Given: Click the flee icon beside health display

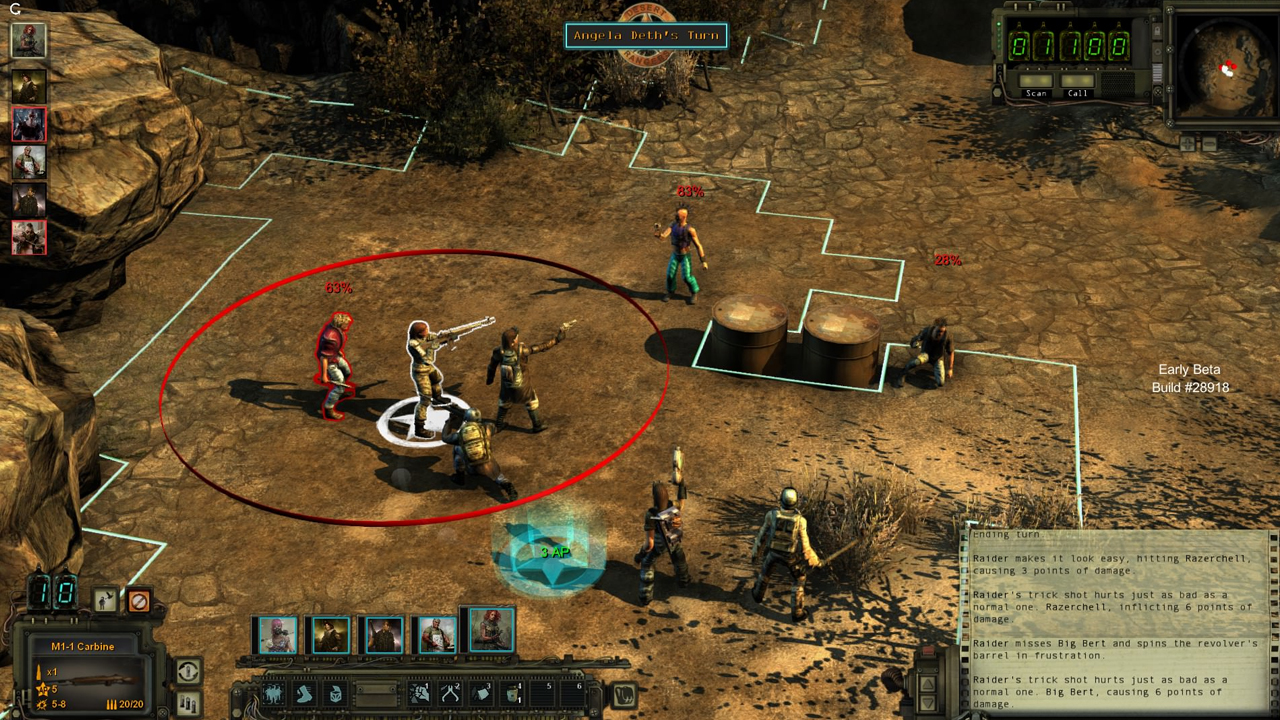Looking at the screenshot, I should coord(104,600).
